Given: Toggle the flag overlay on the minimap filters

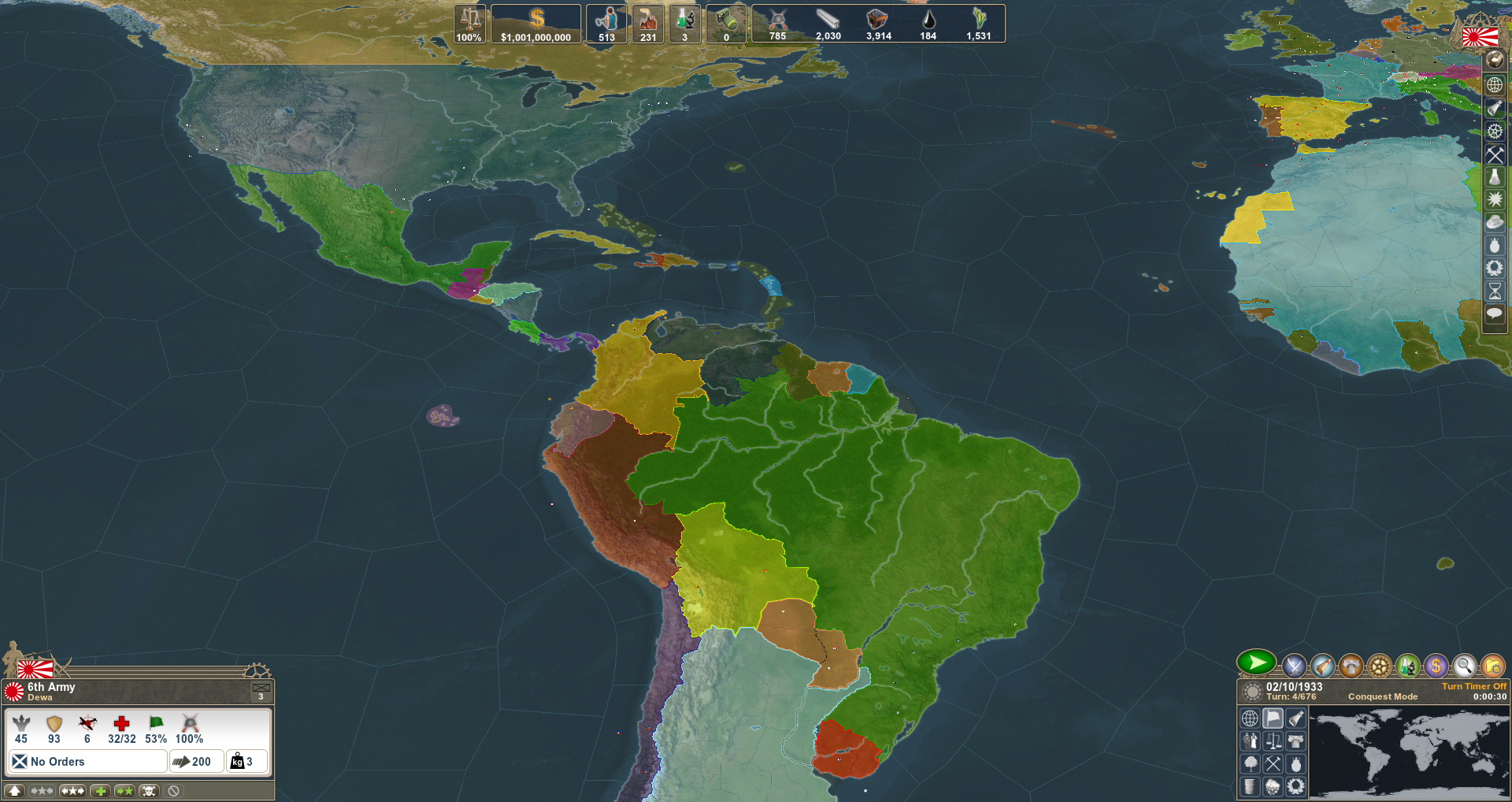Looking at the screenshot, I should pyautogui.click(x=1273, y=717).
